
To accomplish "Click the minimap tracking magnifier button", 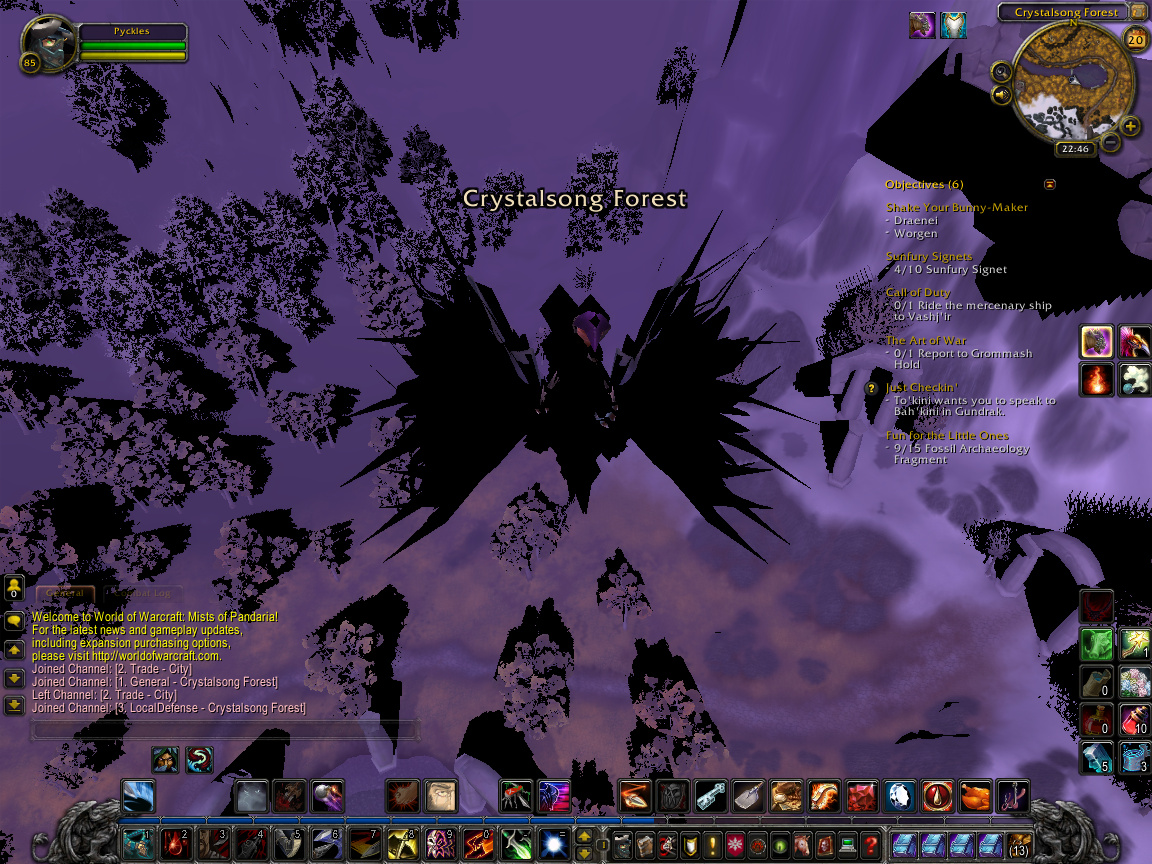I will point(1001,71).
